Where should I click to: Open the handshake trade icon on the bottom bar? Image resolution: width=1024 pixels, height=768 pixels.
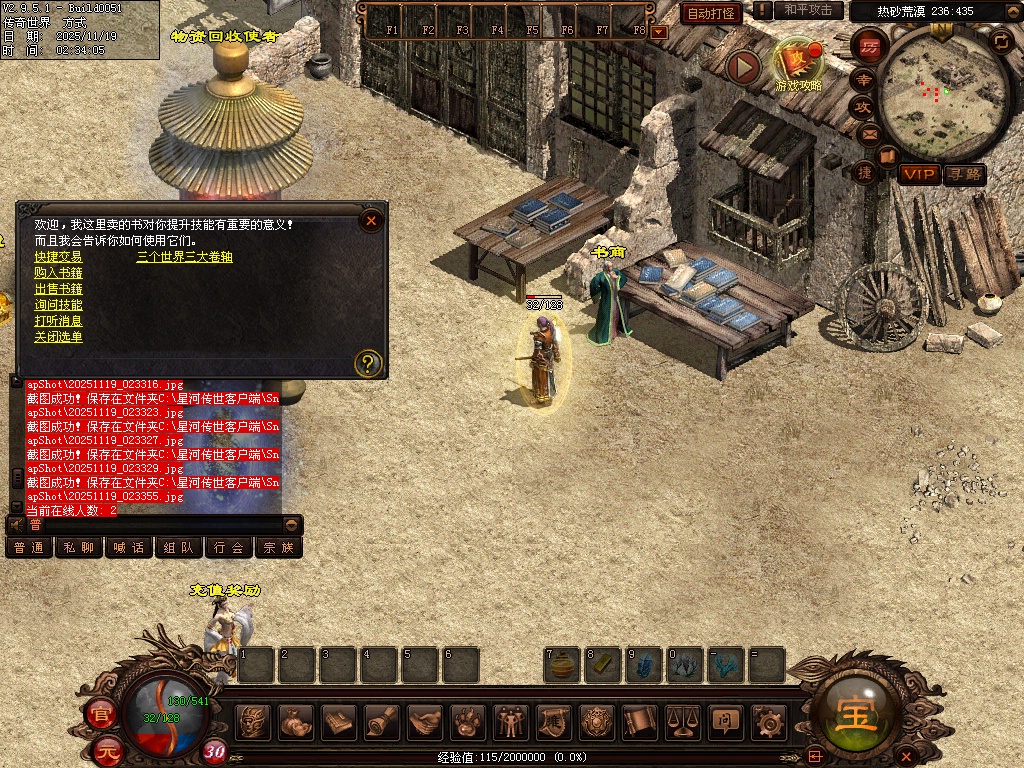tap(426, 721)
